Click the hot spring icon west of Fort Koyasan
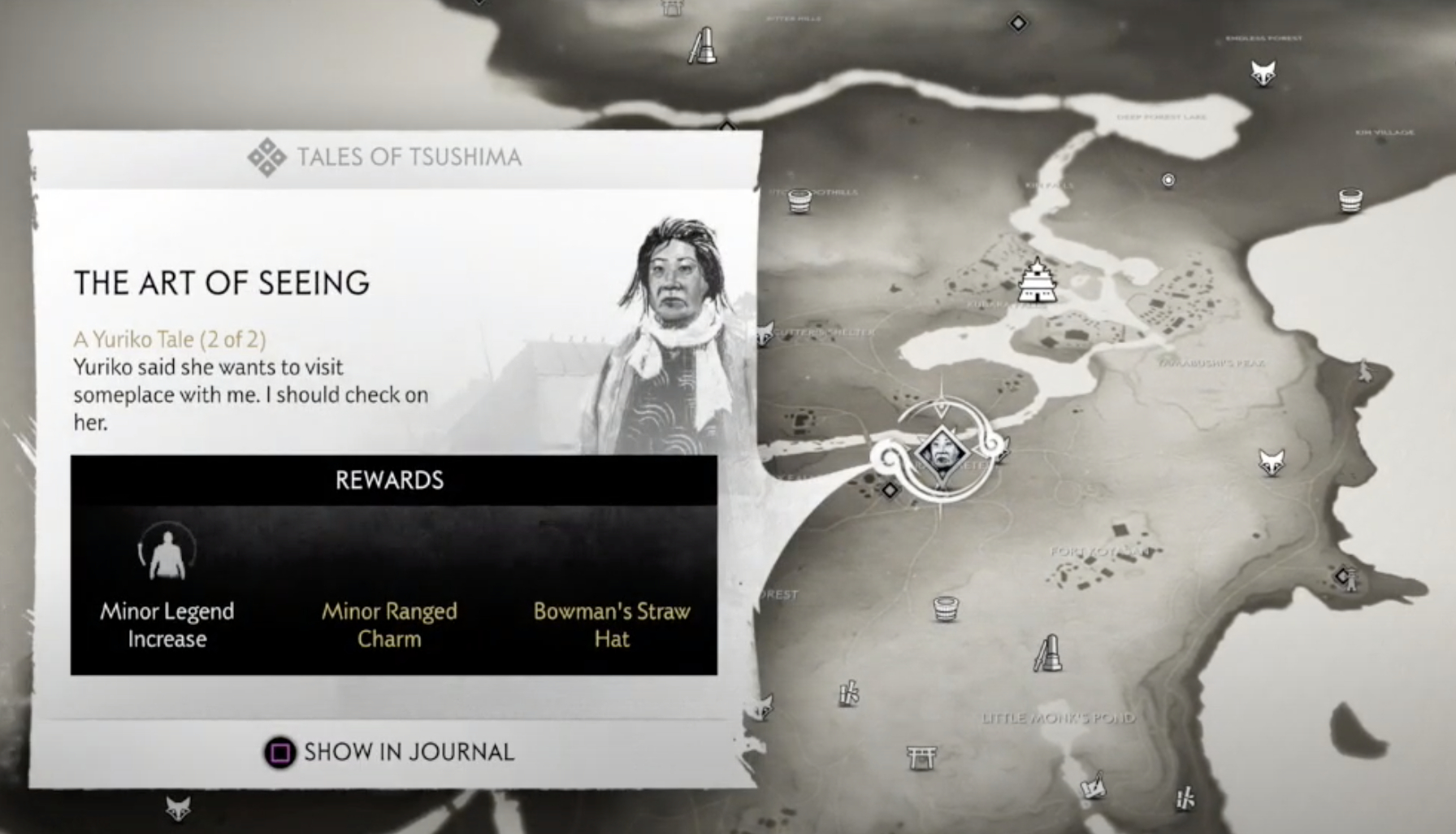The height and width of the screenshot is (834, 1456). pyautogui.click(x=945, y=606)
